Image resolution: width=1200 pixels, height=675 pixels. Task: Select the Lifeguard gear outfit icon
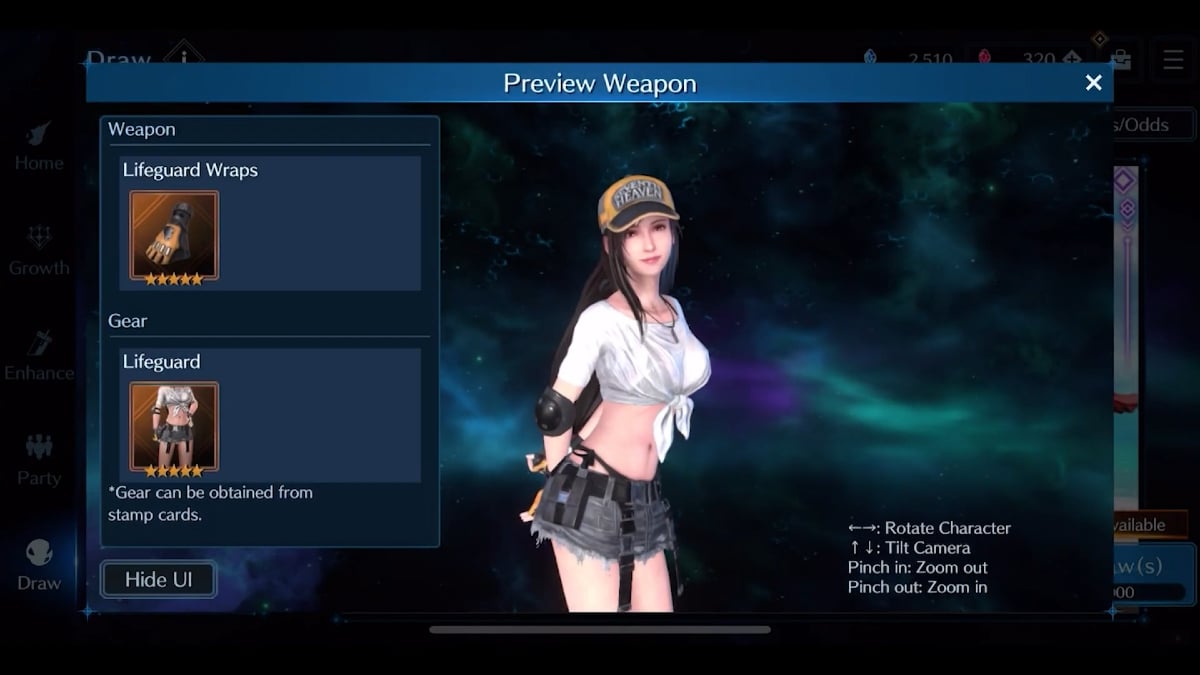click(174, 427)
